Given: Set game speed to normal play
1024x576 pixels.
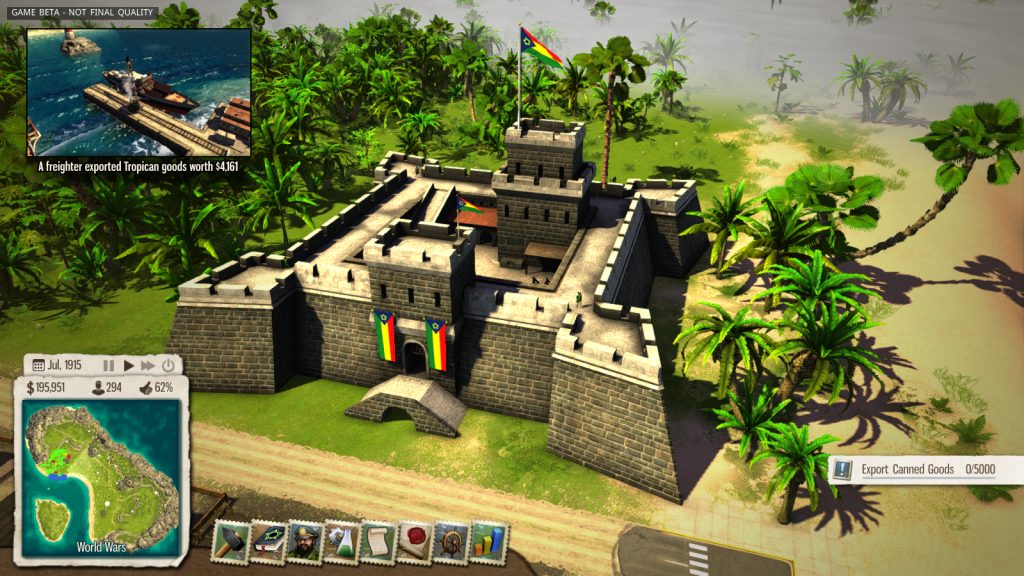Looking at the screenshot, I should click(x=129, y=366).
